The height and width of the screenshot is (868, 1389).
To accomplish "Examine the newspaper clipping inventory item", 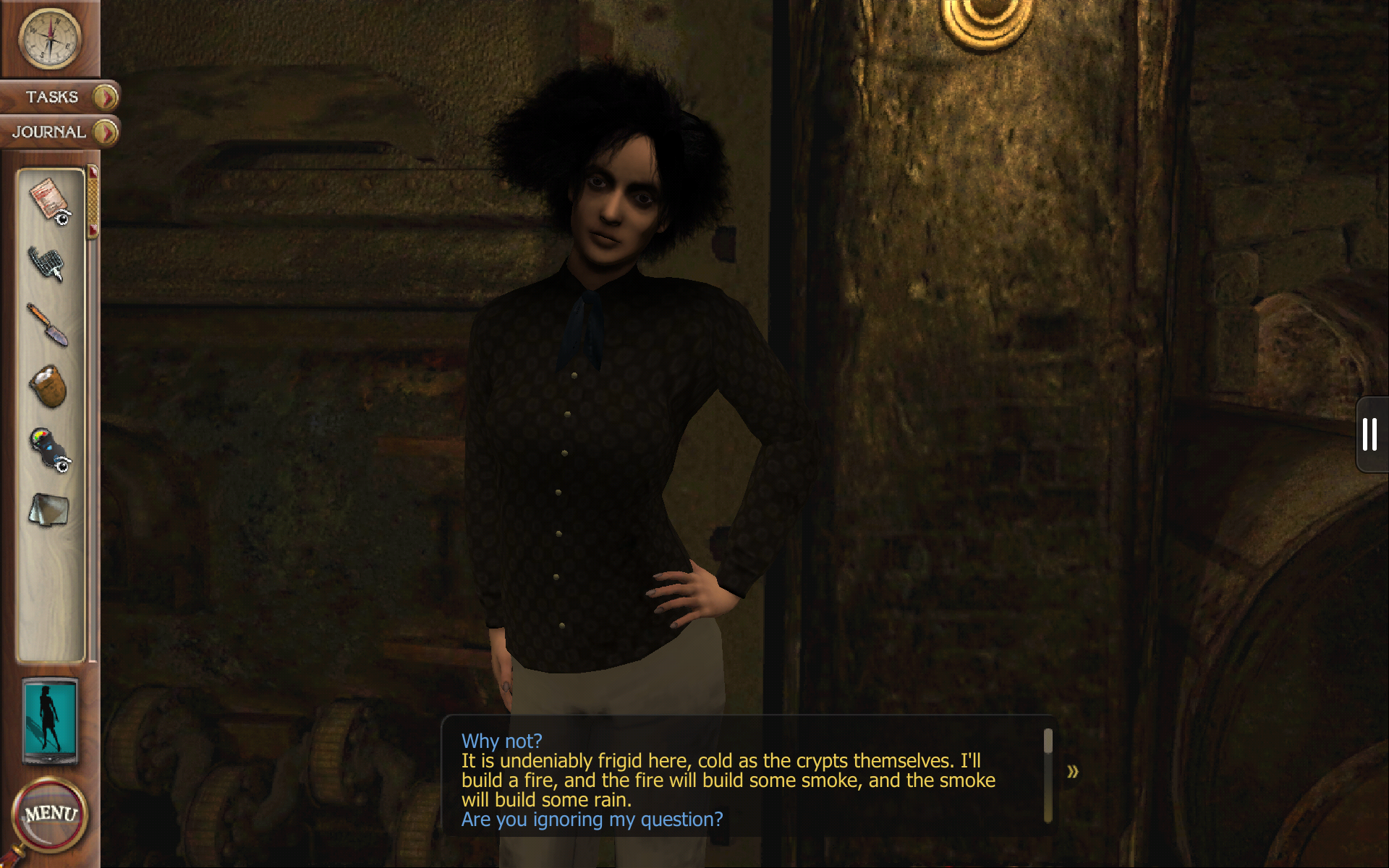I will 45,197.
